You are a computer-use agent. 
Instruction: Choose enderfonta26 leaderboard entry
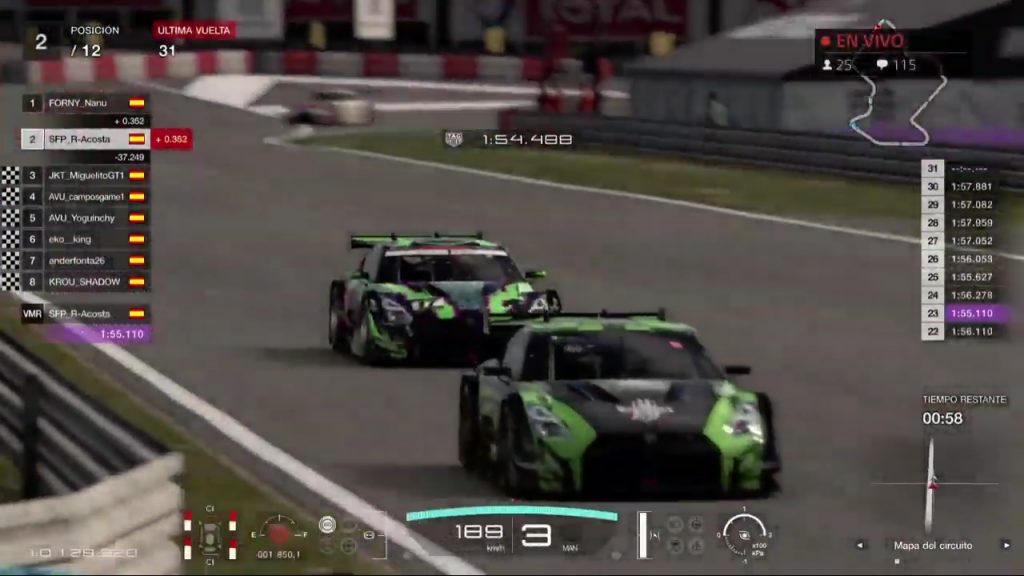pyautogui.click(x=85, y=260)
